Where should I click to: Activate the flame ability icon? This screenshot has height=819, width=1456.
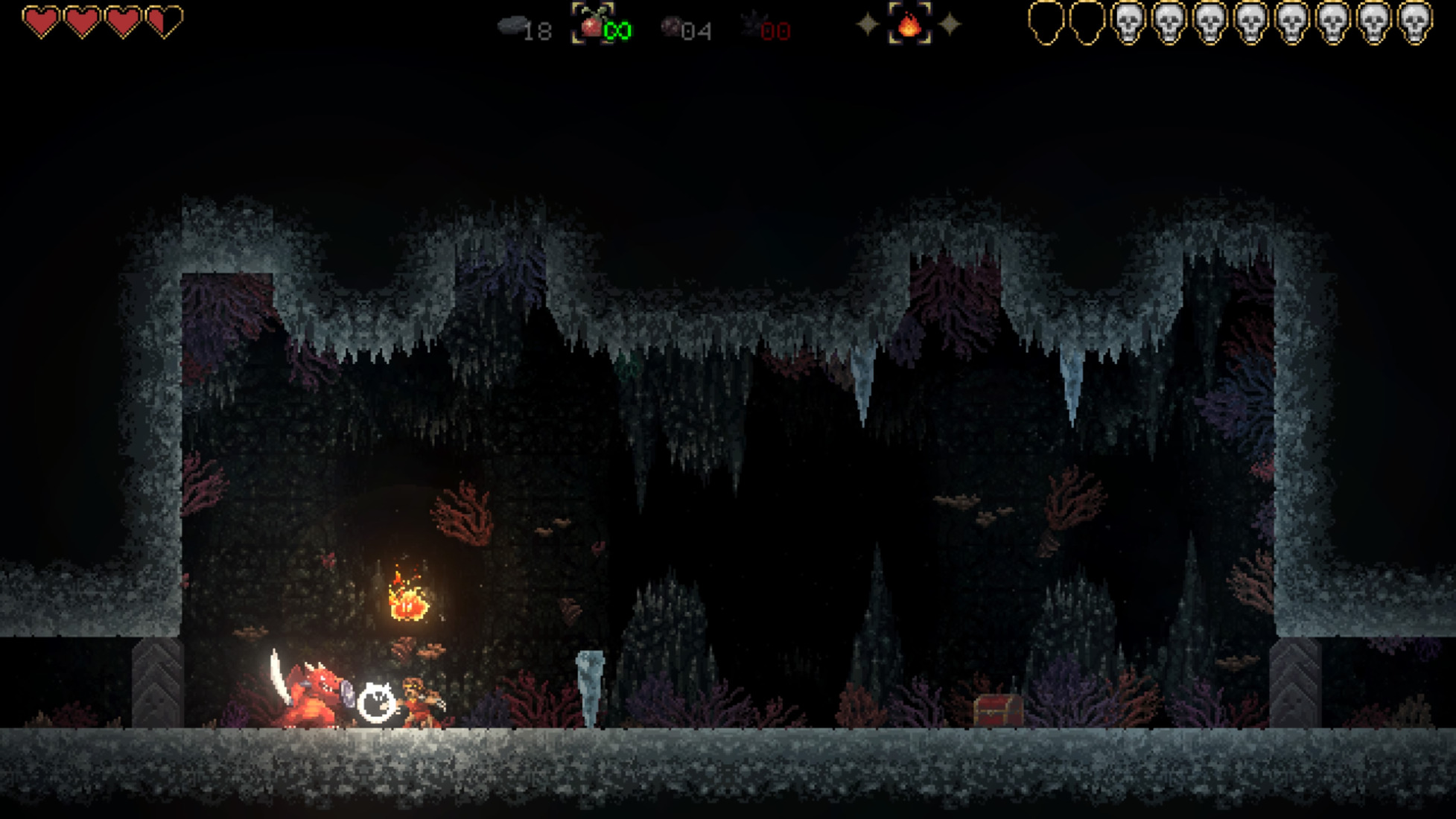tap(909, 25)
